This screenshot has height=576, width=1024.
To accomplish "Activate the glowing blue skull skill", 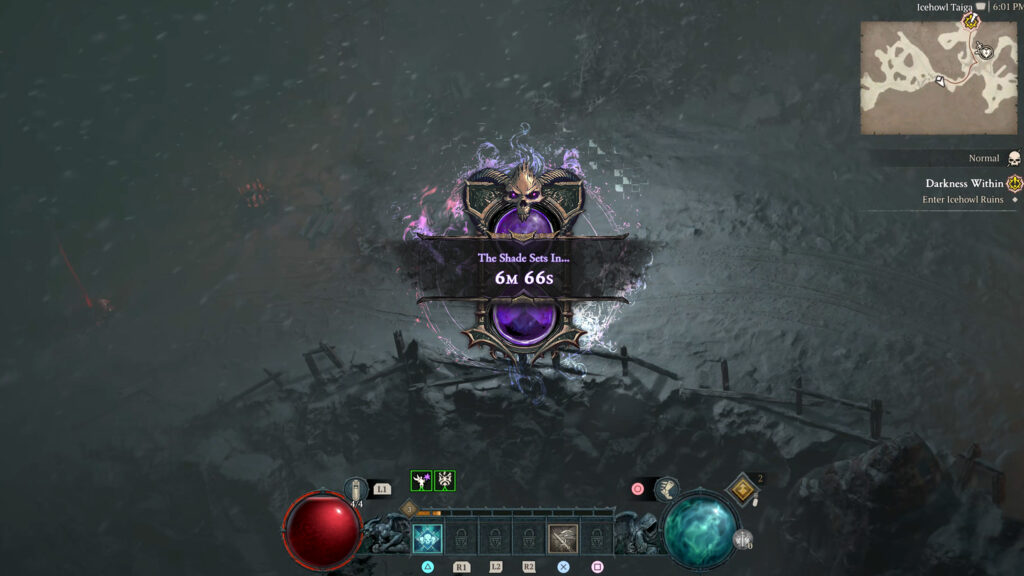I will point(428,539).
